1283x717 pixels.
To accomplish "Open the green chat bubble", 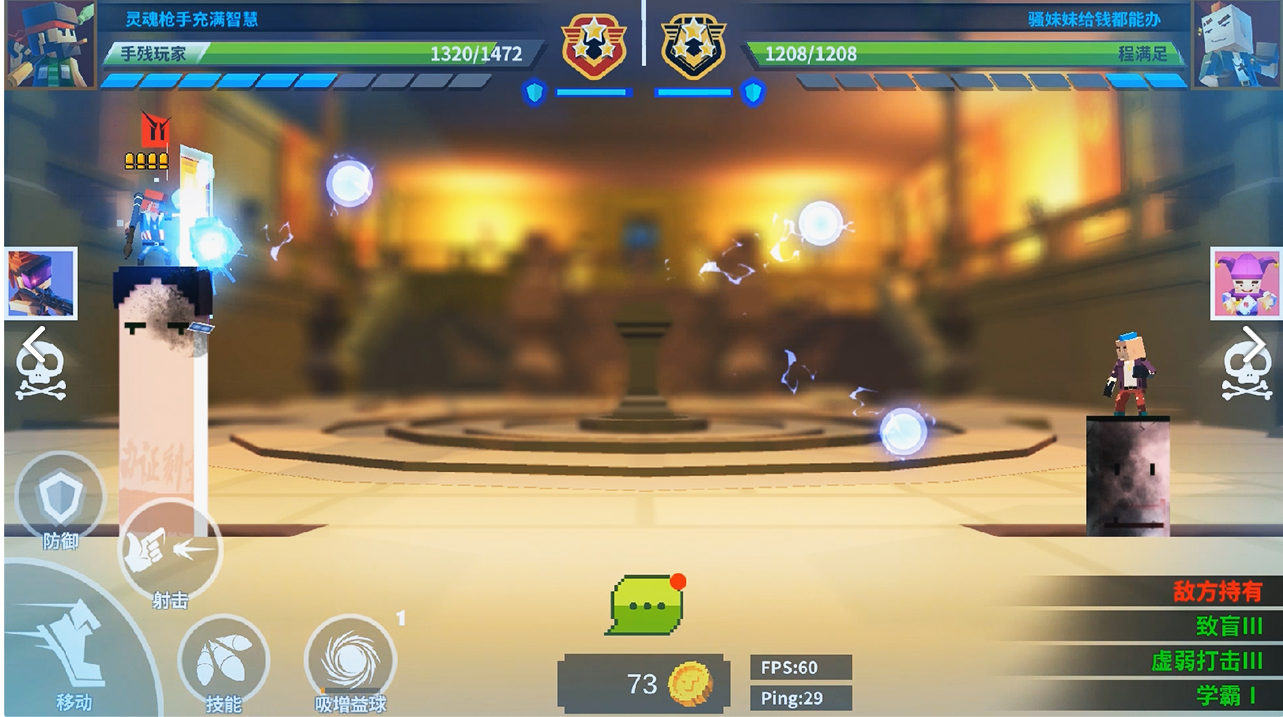I will pos(645,605).
